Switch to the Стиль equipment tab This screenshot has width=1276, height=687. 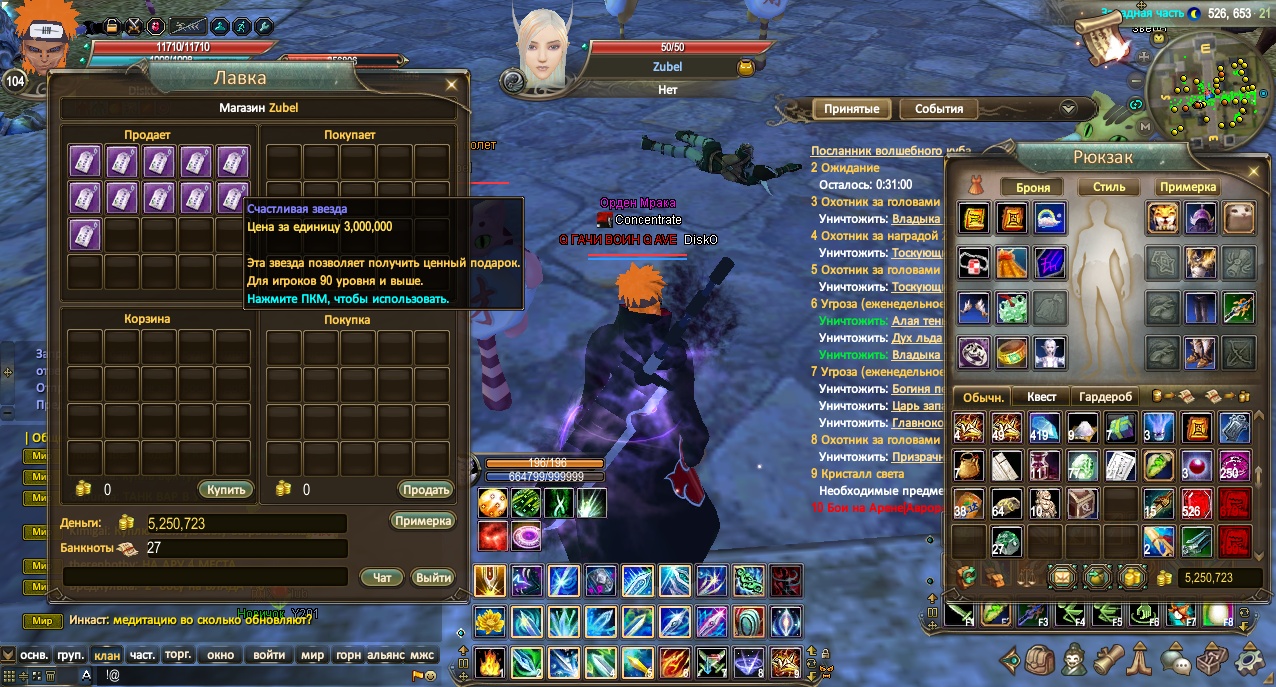click(1109, 187)
